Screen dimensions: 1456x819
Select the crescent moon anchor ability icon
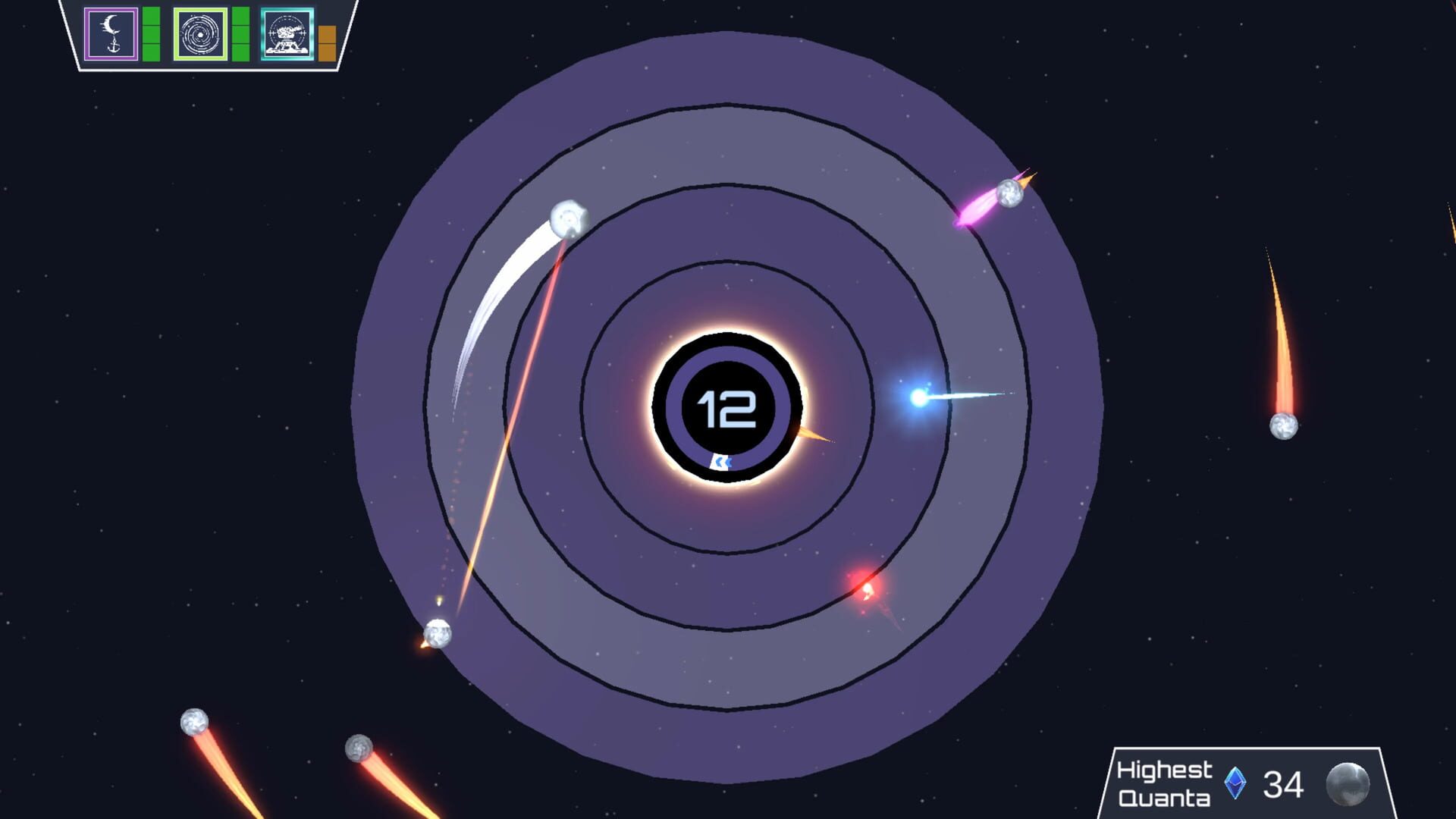(x=111, y=32)
